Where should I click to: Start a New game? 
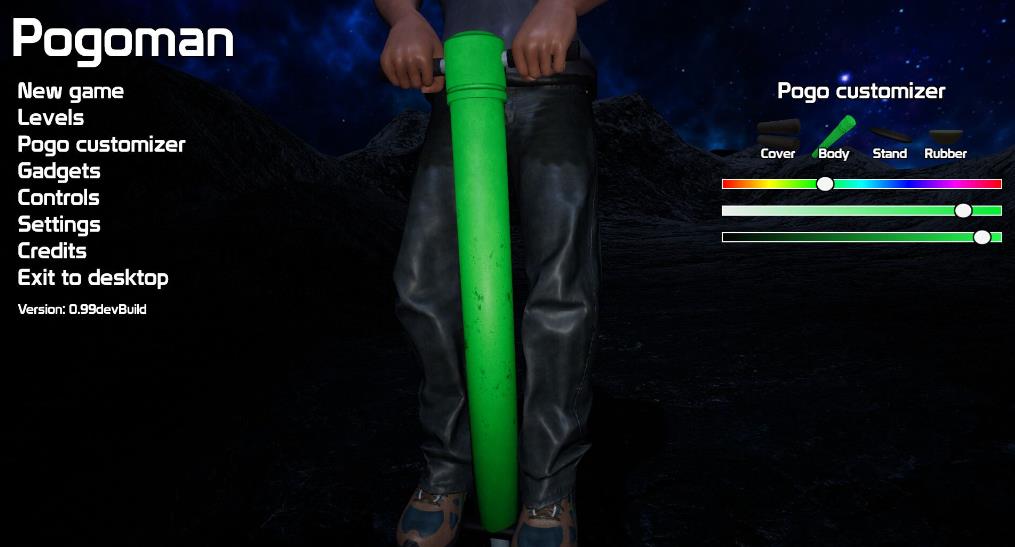pyautogui.click(x=71, y=91)
